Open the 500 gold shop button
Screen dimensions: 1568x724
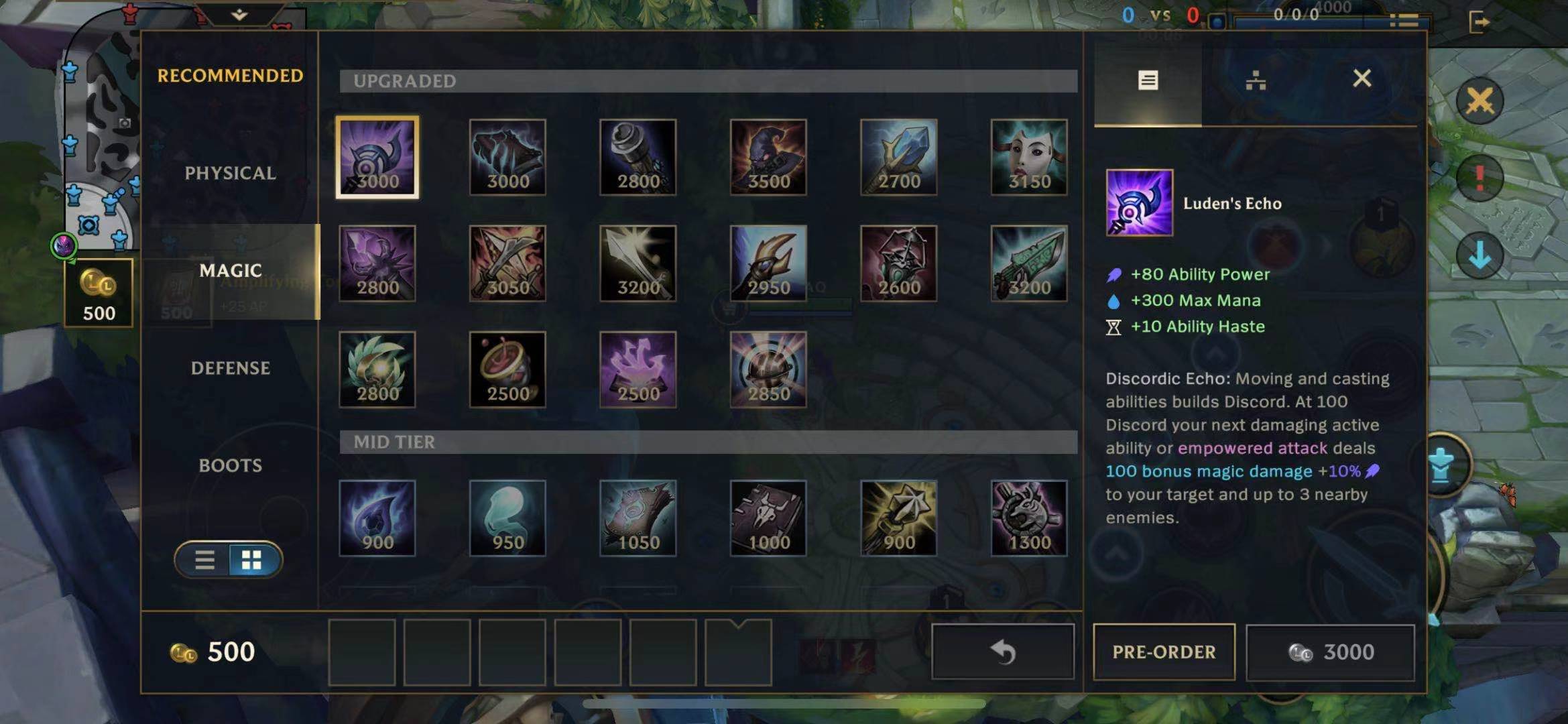99,293
